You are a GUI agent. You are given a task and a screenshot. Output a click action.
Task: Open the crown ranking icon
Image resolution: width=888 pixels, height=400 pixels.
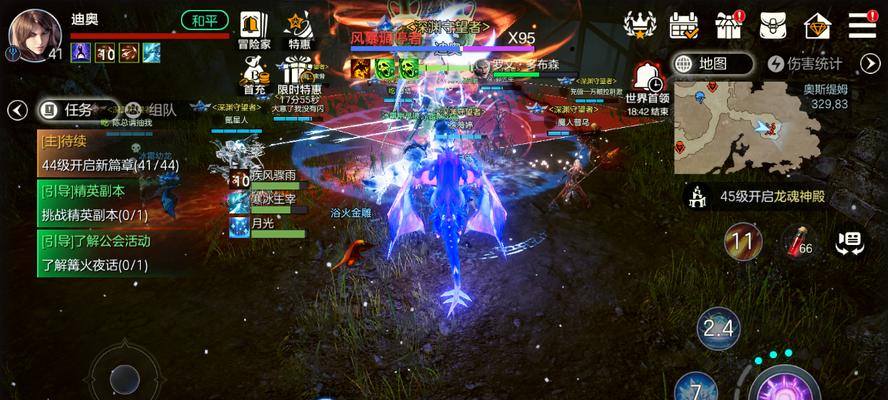[639, 24]
